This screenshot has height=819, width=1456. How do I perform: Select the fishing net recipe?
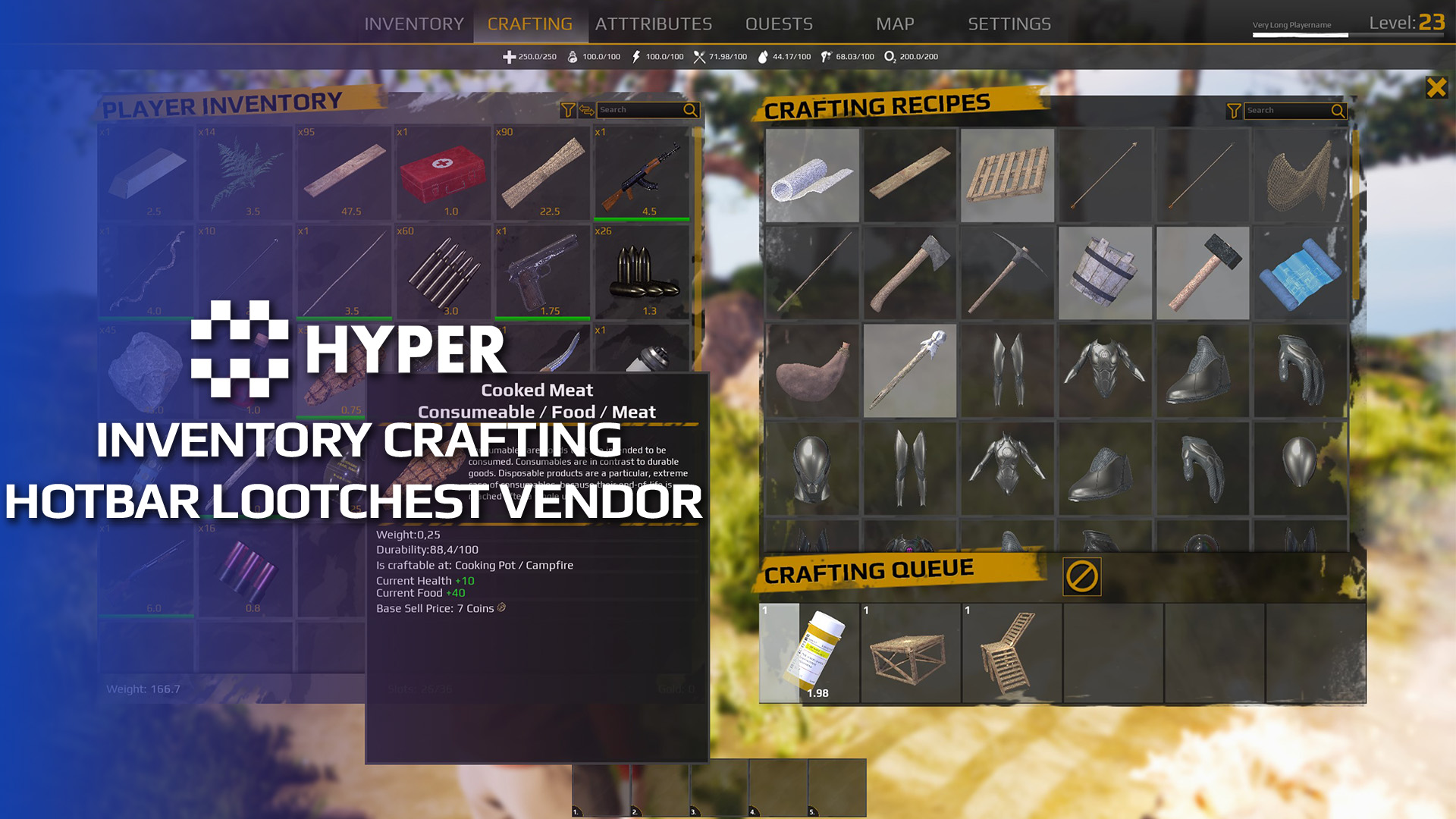[x=1300, y=175]
